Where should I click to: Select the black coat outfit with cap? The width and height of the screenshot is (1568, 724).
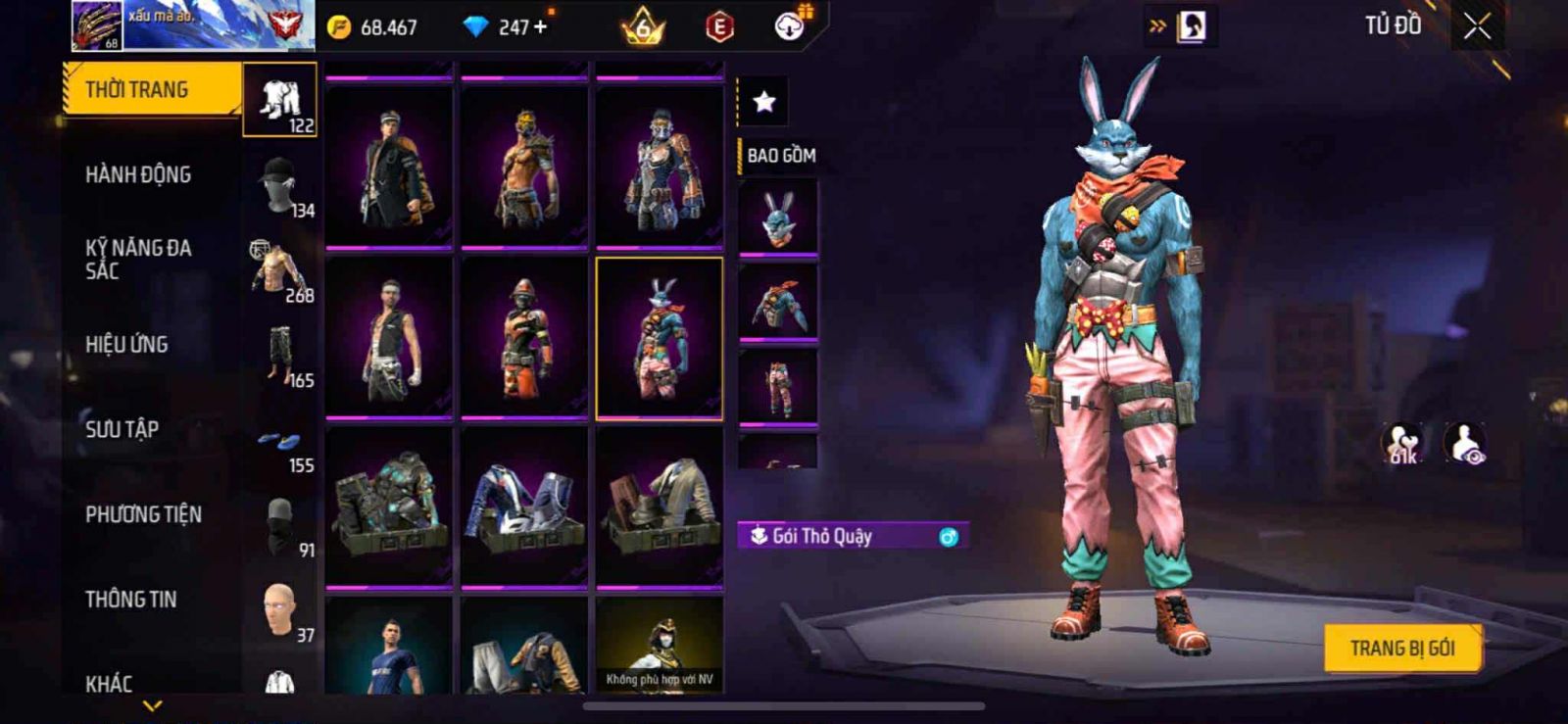point(389,167)
